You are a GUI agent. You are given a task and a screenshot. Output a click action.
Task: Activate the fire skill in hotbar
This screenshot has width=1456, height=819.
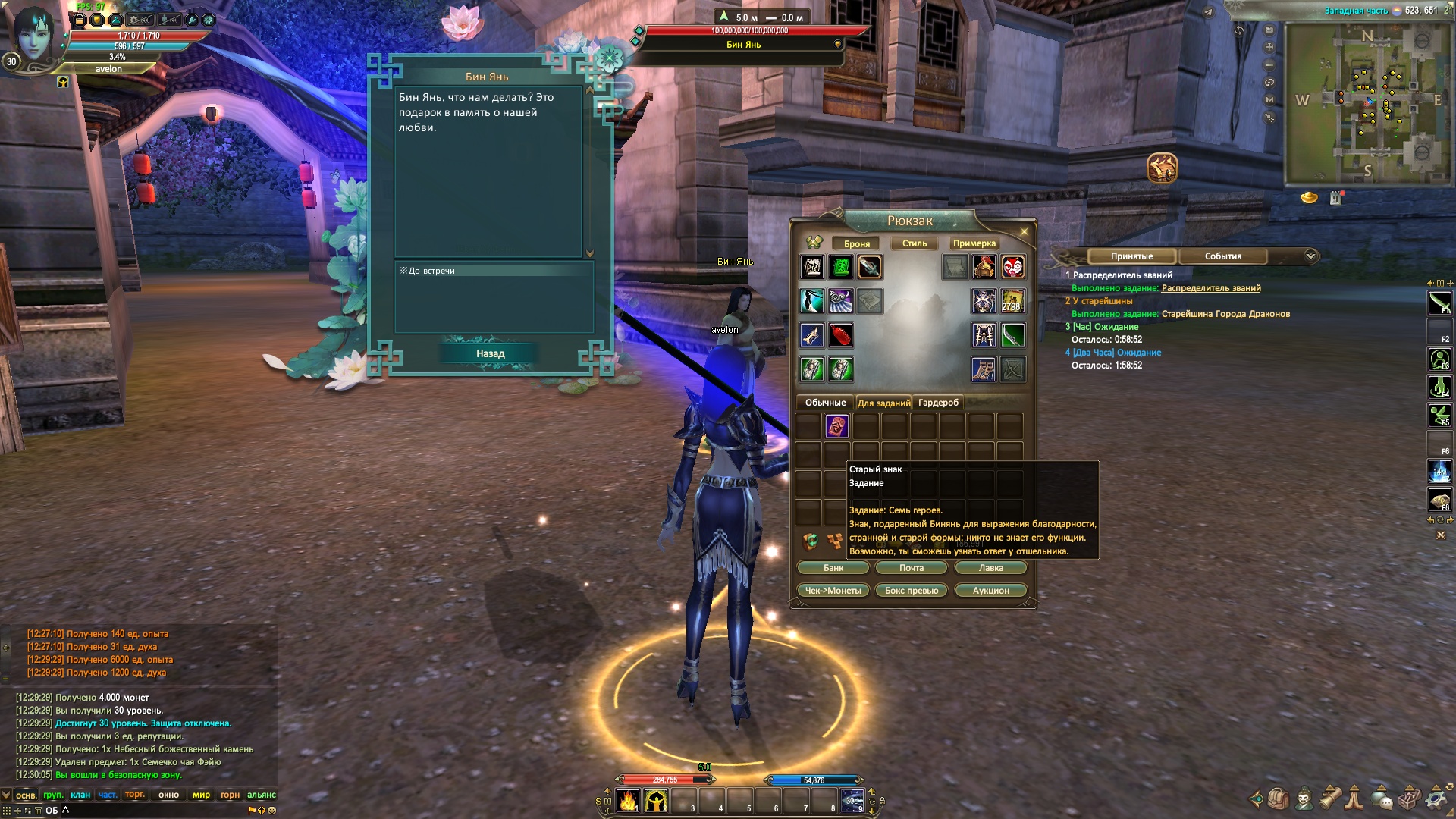[628, 801]
